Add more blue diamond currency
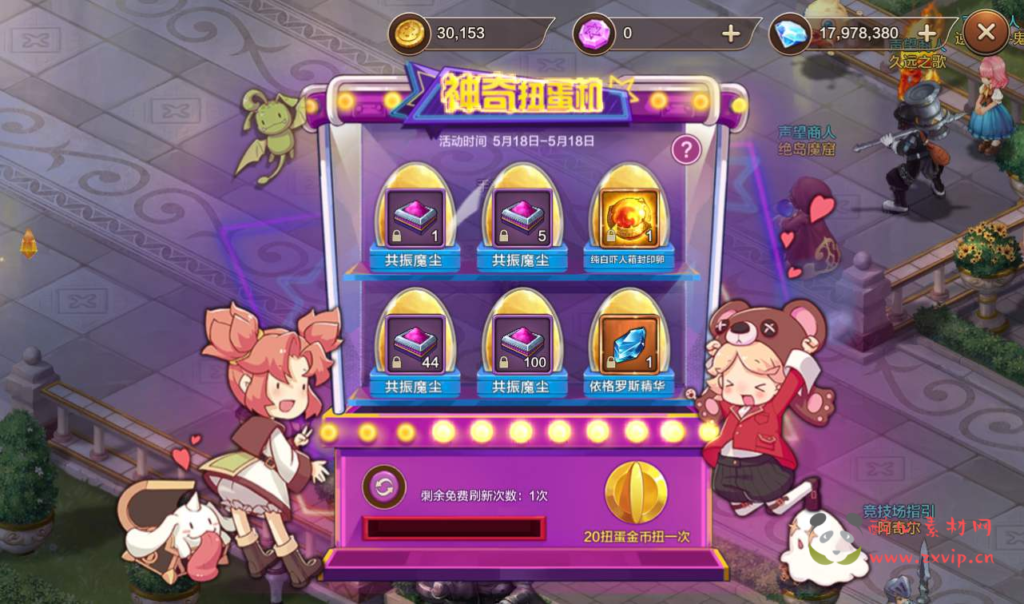Screen dimensions: 1024x604 (926, 34)
